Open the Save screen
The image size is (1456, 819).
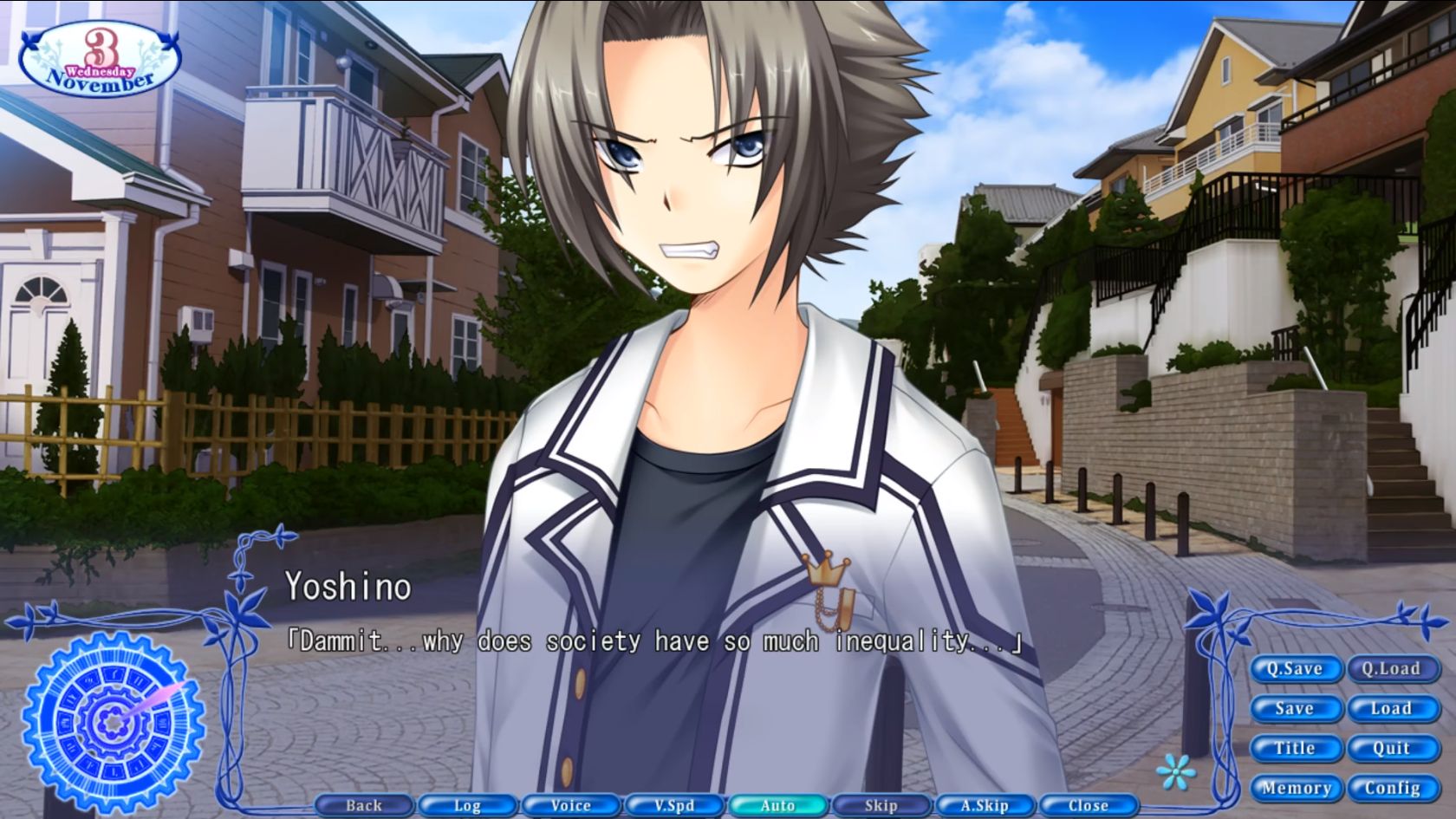(1295, 708)
